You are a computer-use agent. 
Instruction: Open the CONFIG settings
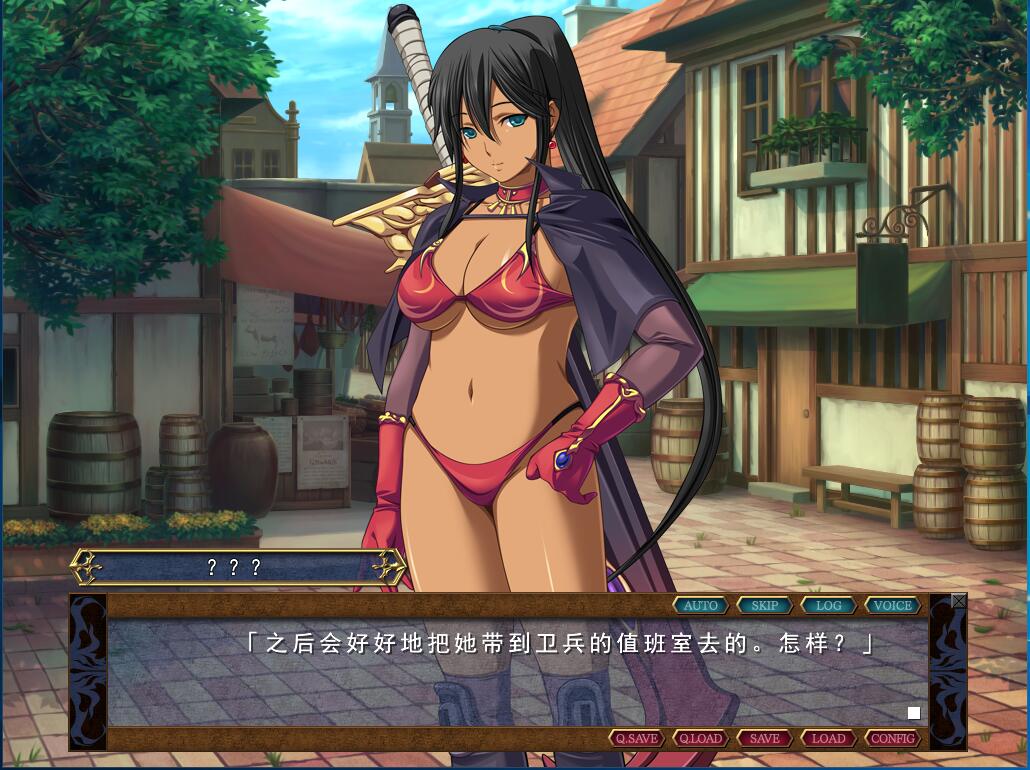(893, 738)
